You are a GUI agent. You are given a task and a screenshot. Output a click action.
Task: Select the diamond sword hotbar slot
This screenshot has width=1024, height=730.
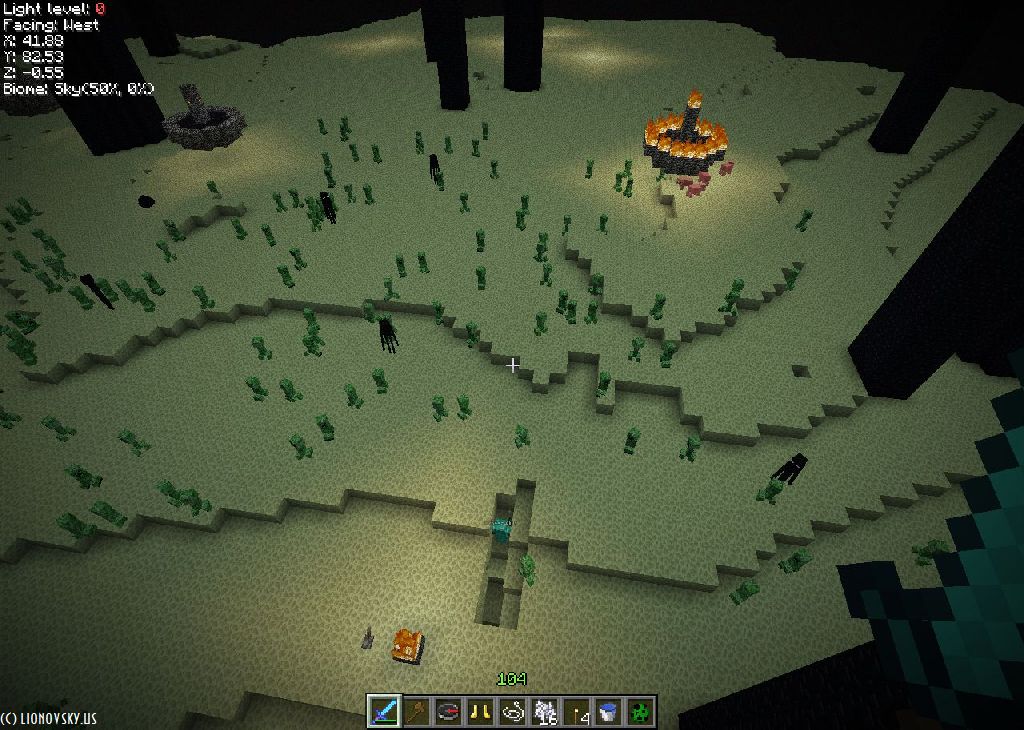(x=384, y=711)
